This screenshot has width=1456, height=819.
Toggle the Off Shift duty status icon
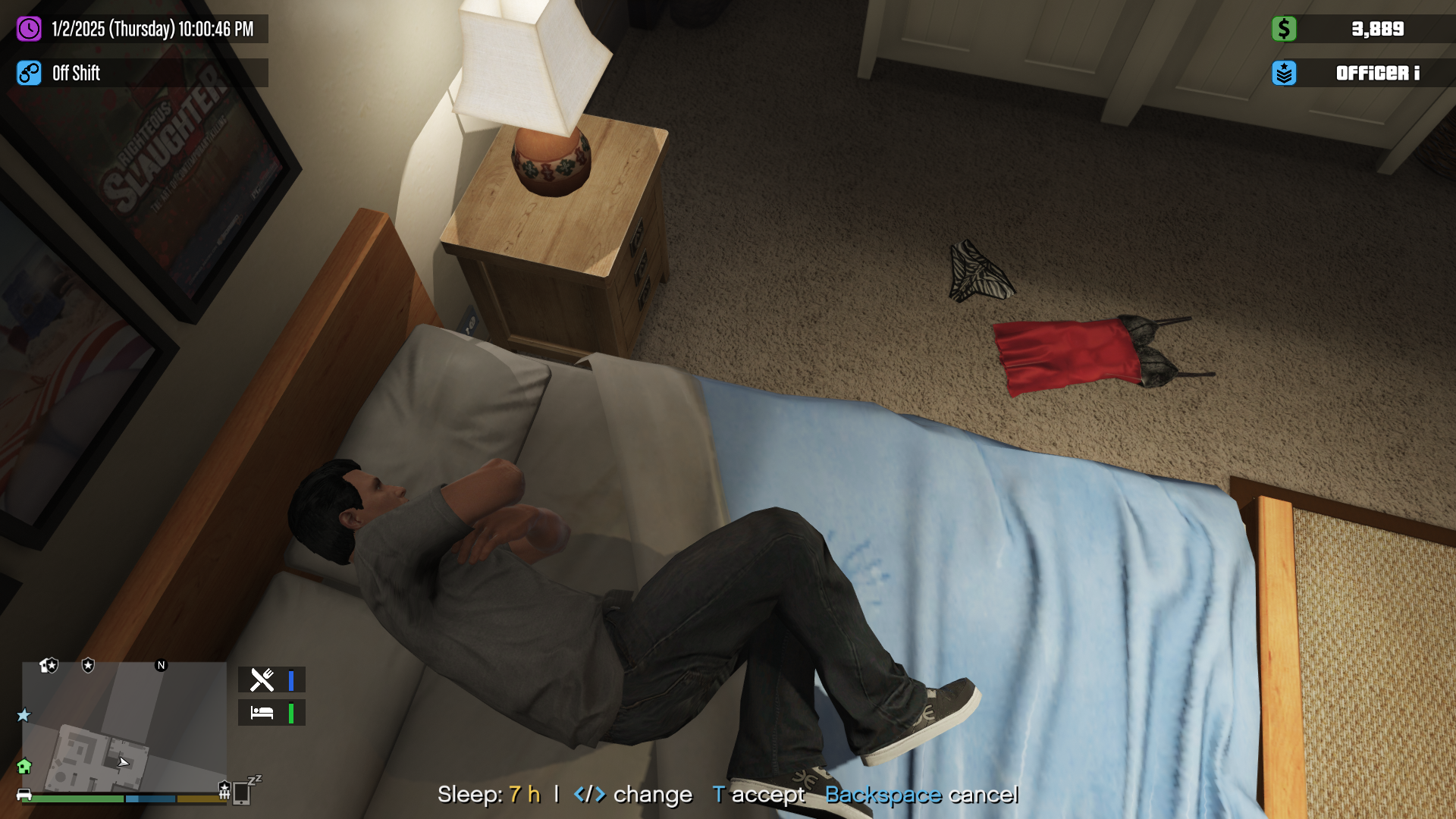click(29, 74)
